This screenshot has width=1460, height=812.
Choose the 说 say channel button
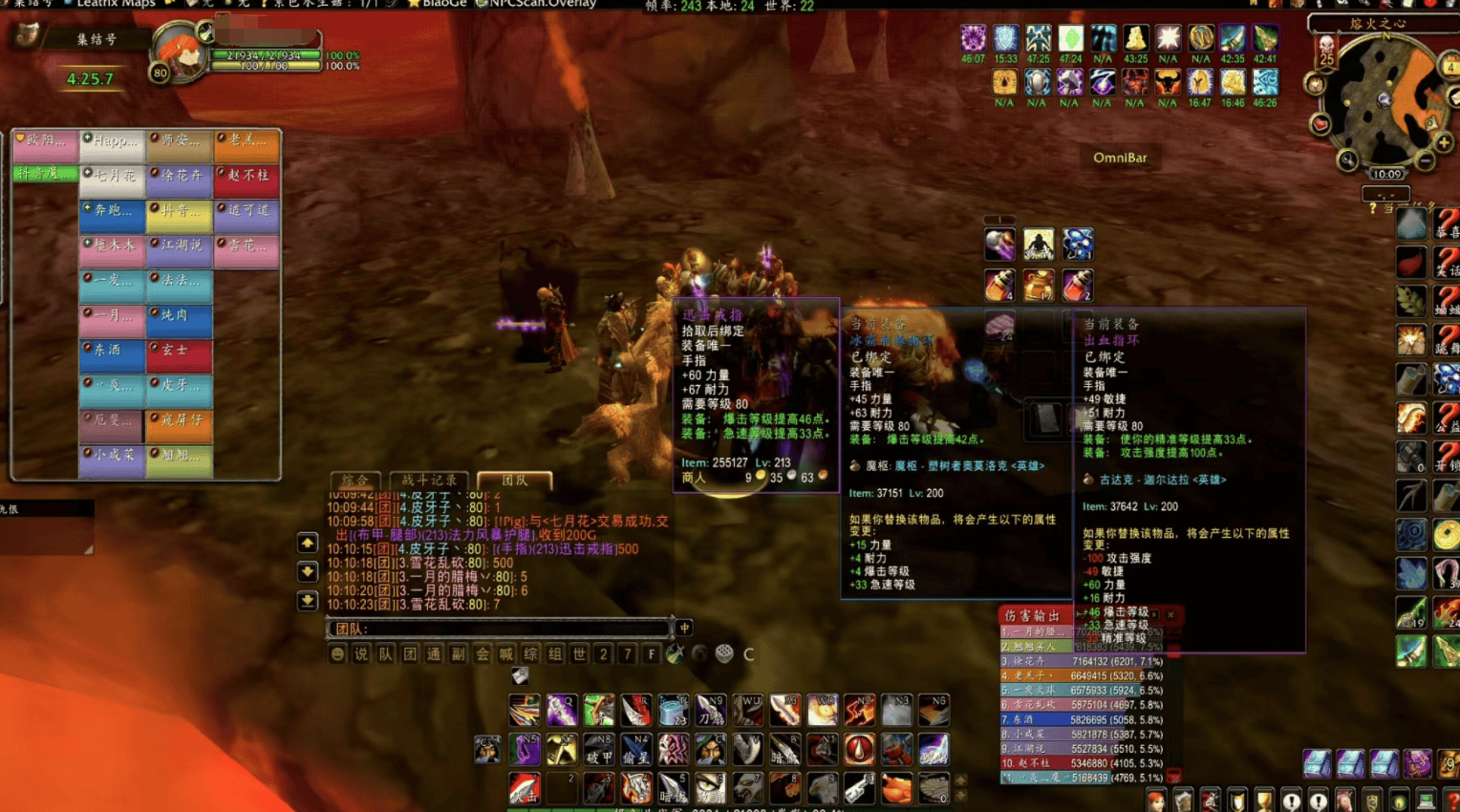[361, 654]
